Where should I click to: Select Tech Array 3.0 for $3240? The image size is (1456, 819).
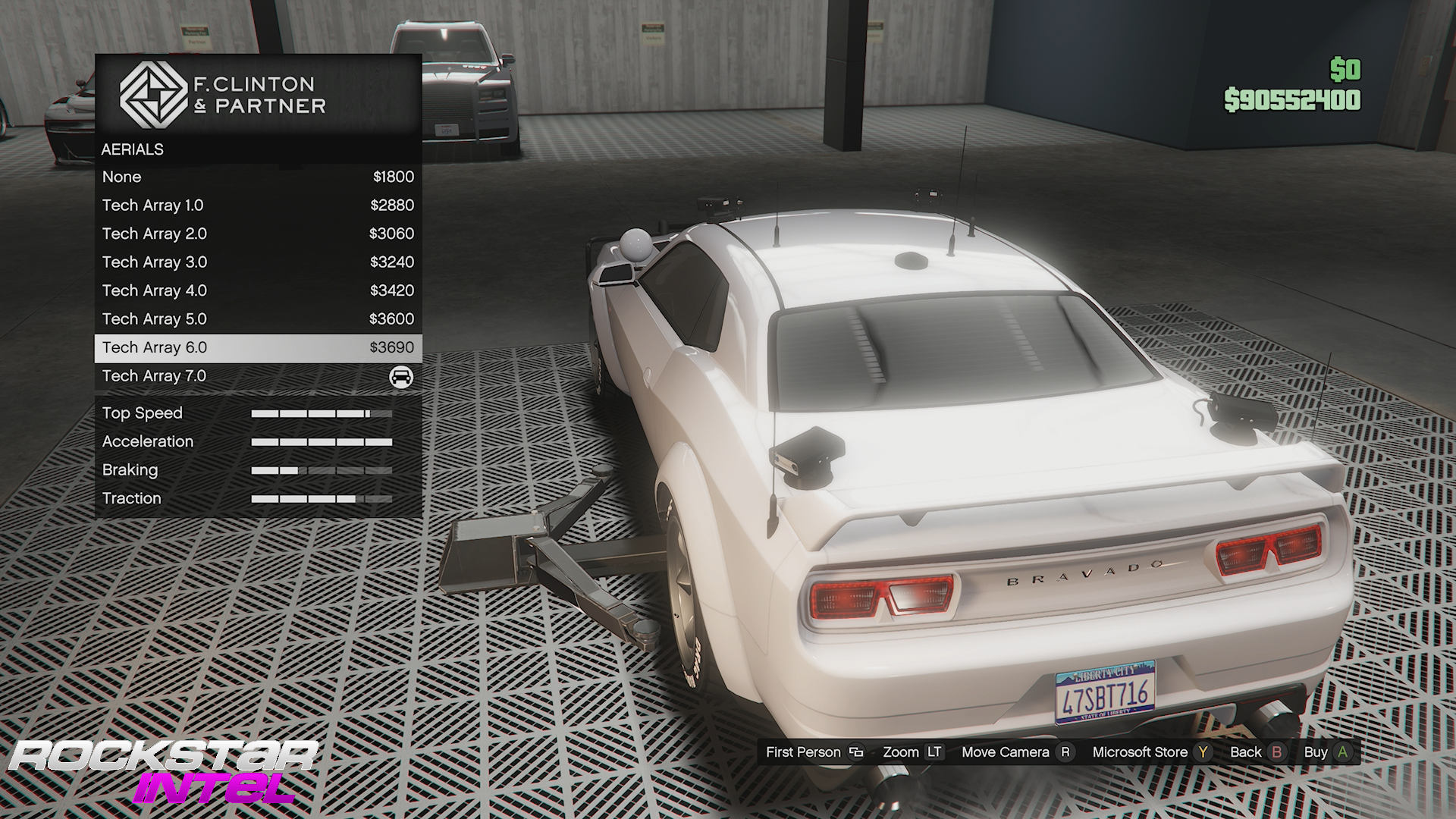tap(258, 262)
